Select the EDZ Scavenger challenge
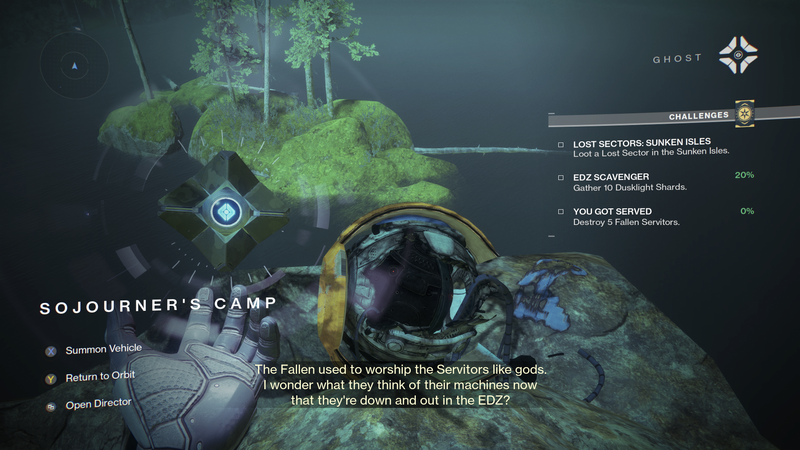This screenshot has height=450, width=800. coord(613,181)
